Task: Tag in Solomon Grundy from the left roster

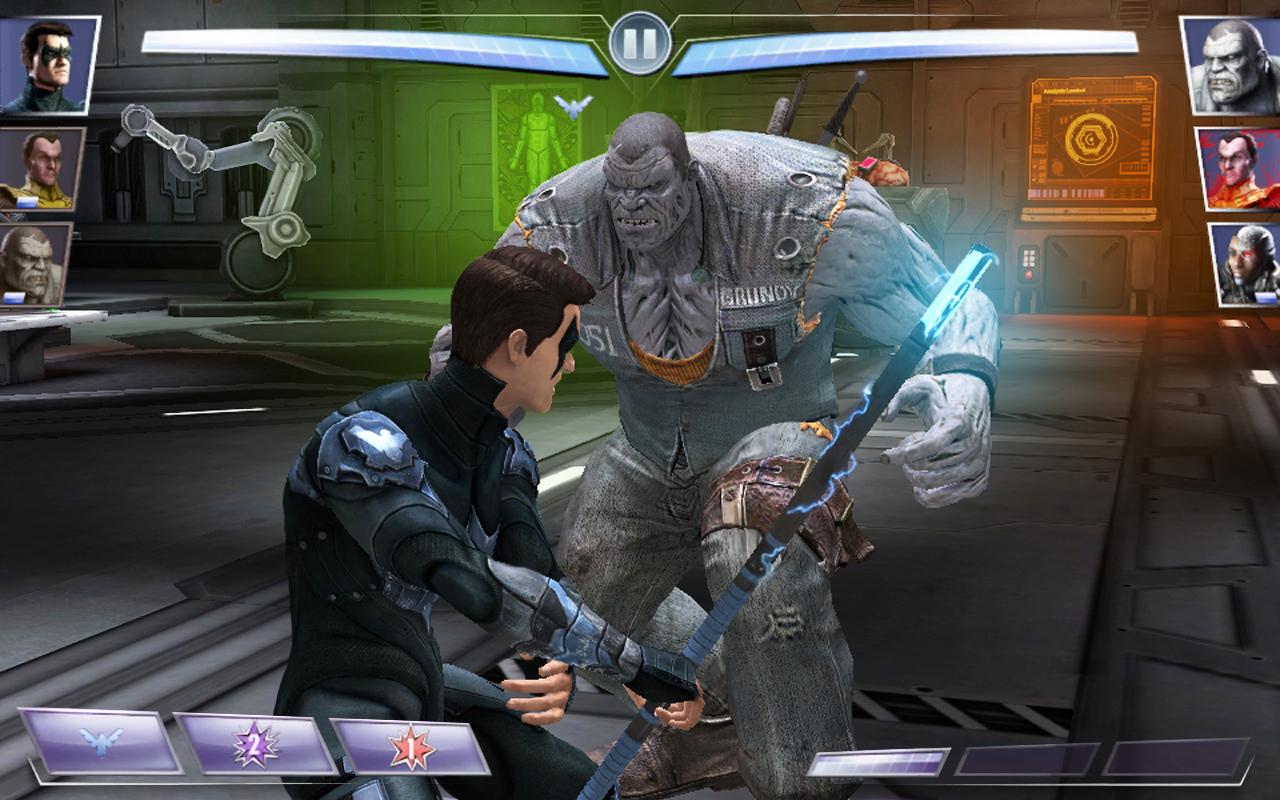Action: (x=40, y=265)
